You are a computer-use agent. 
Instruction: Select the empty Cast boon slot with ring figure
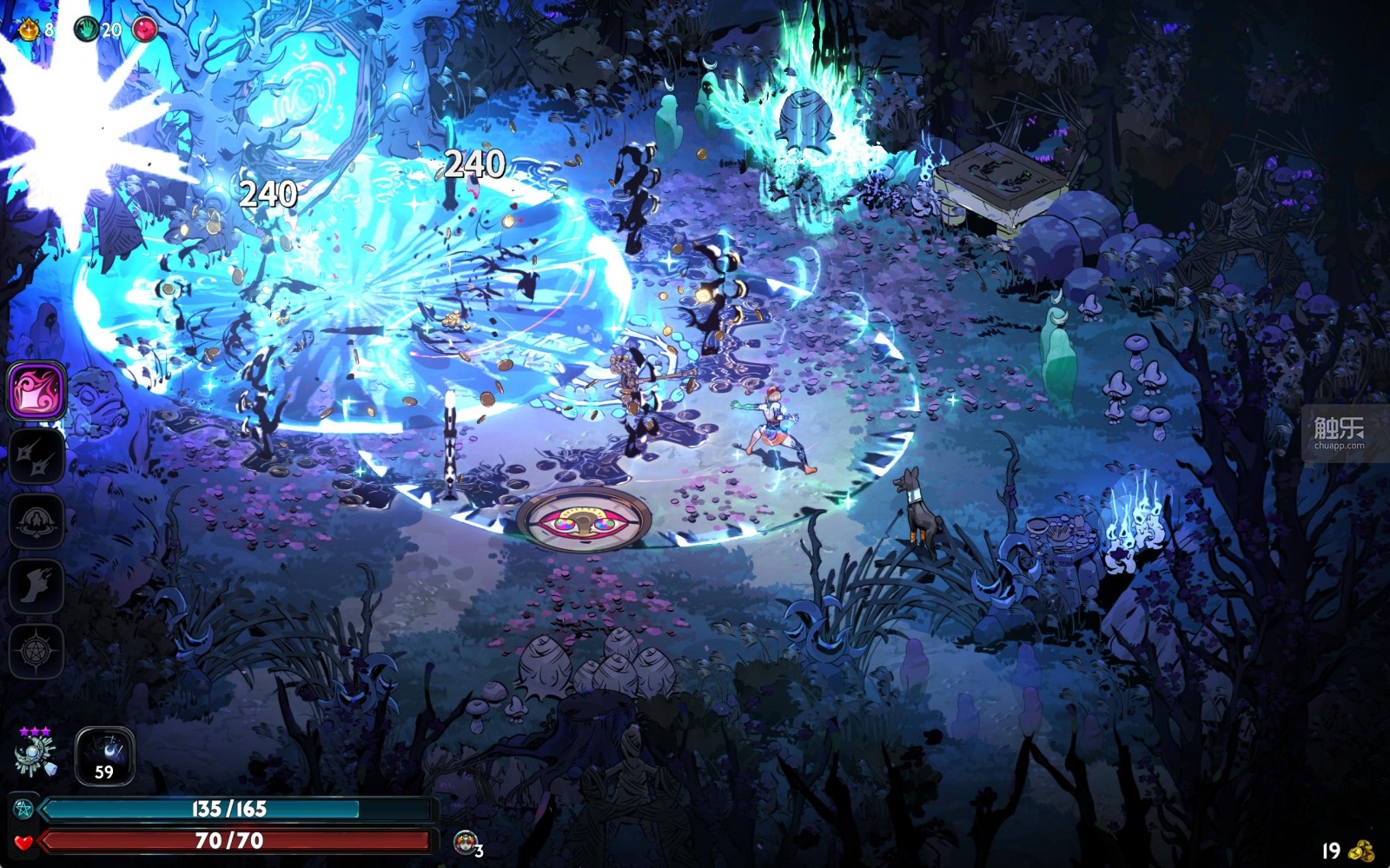point(36,520)
